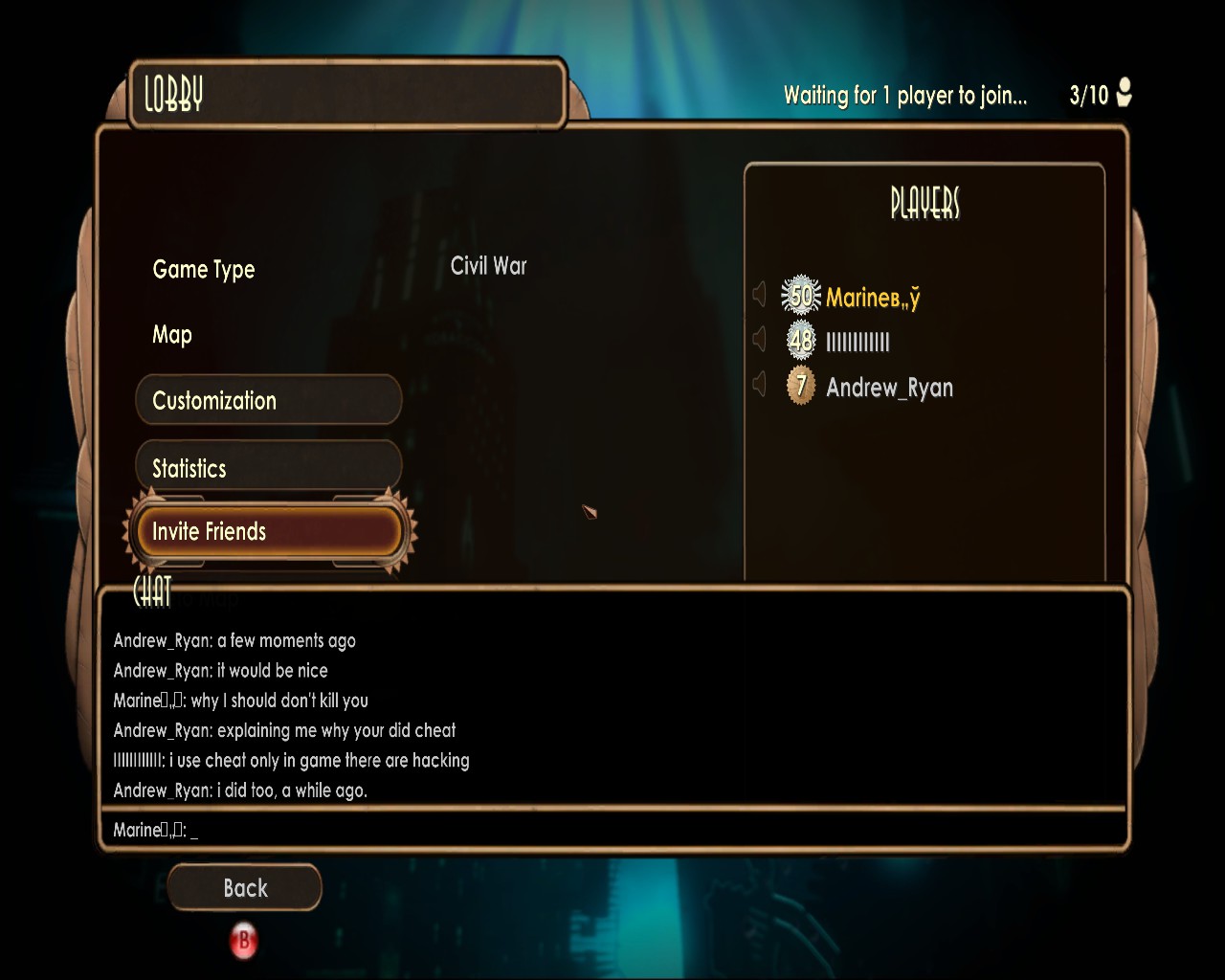1225x980 pixels.
Task: View lobby Statistics
Action: click(268, 468)
